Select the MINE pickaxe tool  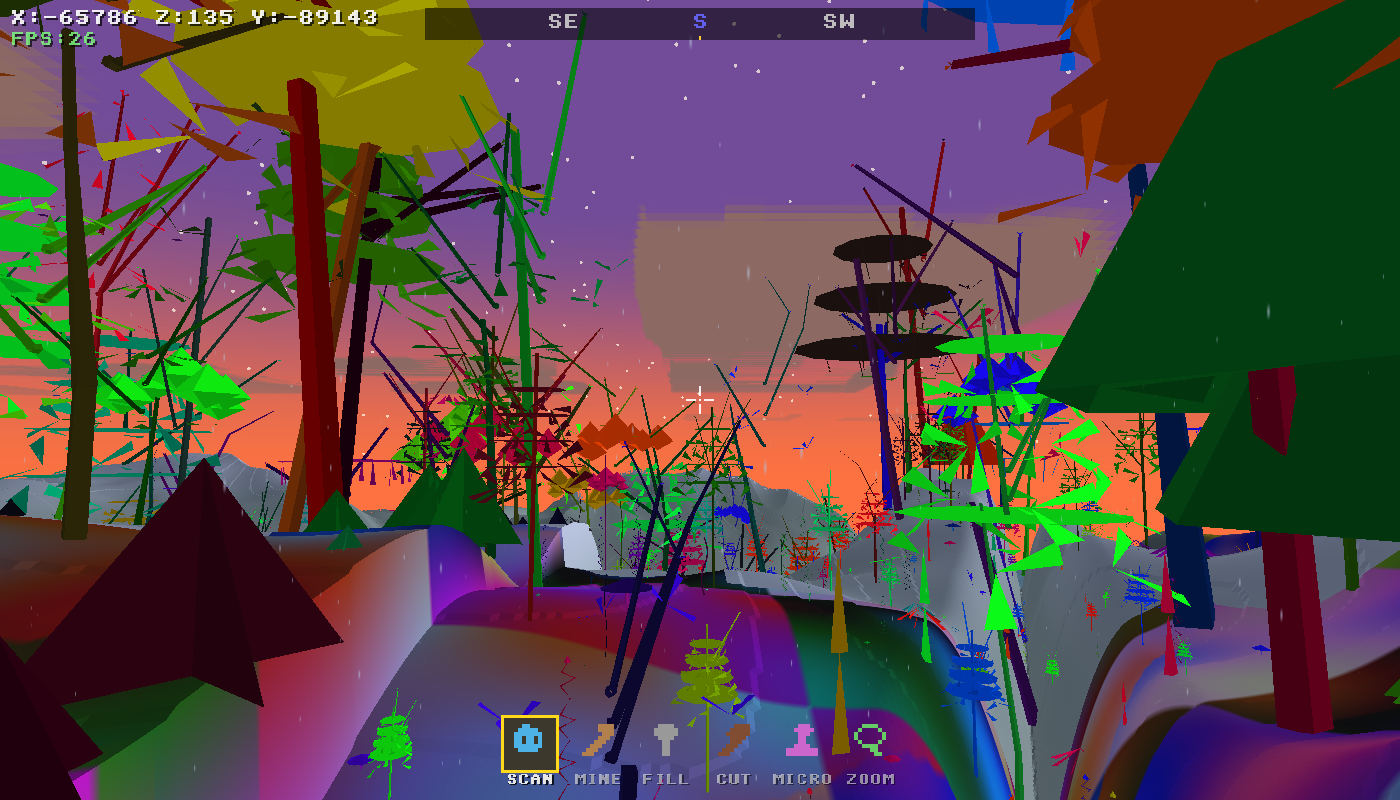click(x=597, y=742)
